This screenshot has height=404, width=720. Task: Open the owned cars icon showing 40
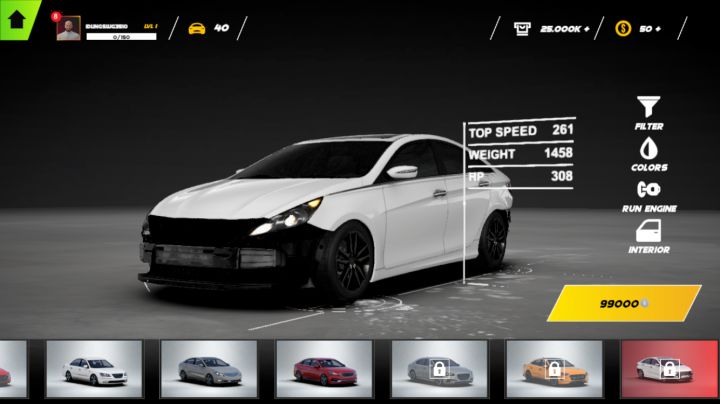click(208, 28)
